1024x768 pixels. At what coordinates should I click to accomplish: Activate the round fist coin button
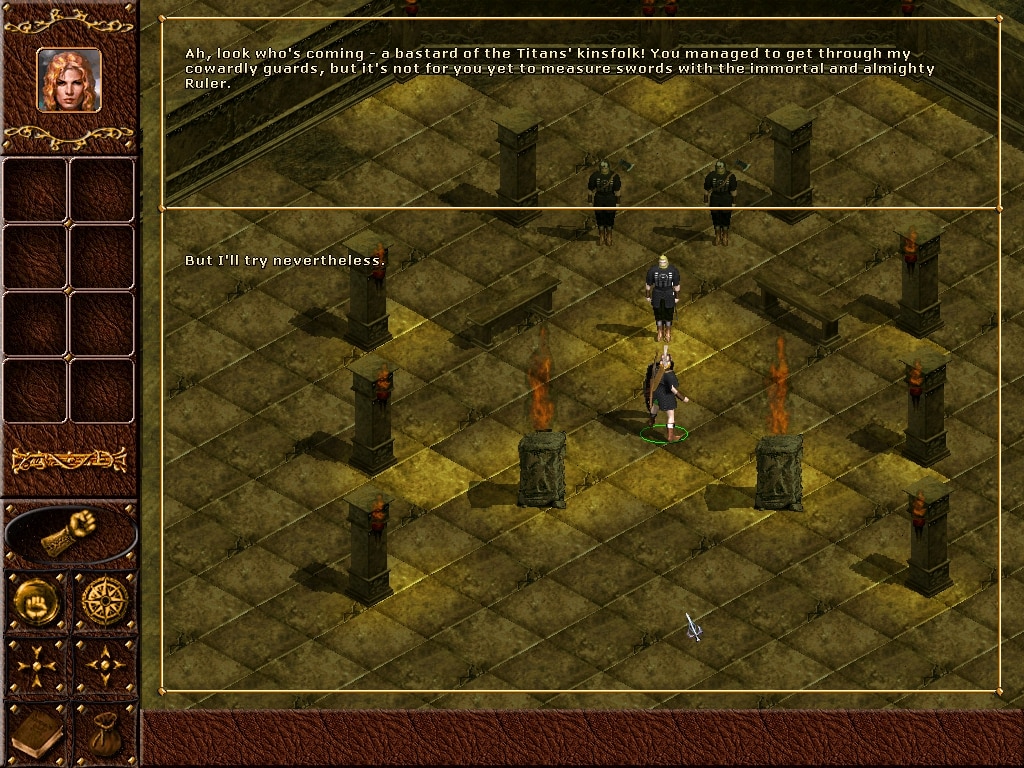[x=36, y=601]
